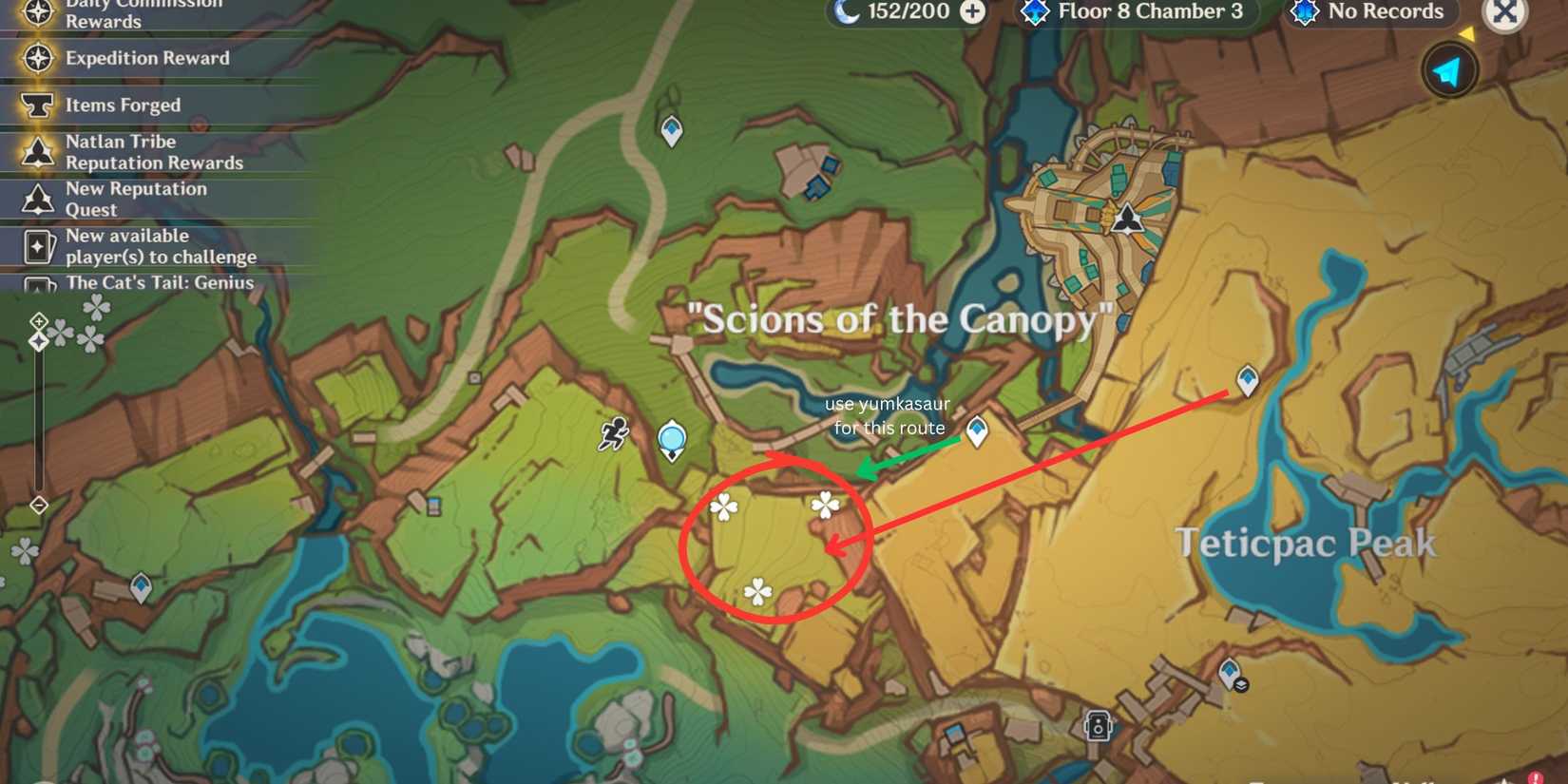The width and height of the screenshot is (1568, 784).
Task: Toggle the flower marker inside the red circle
Action: coord(825,505)
